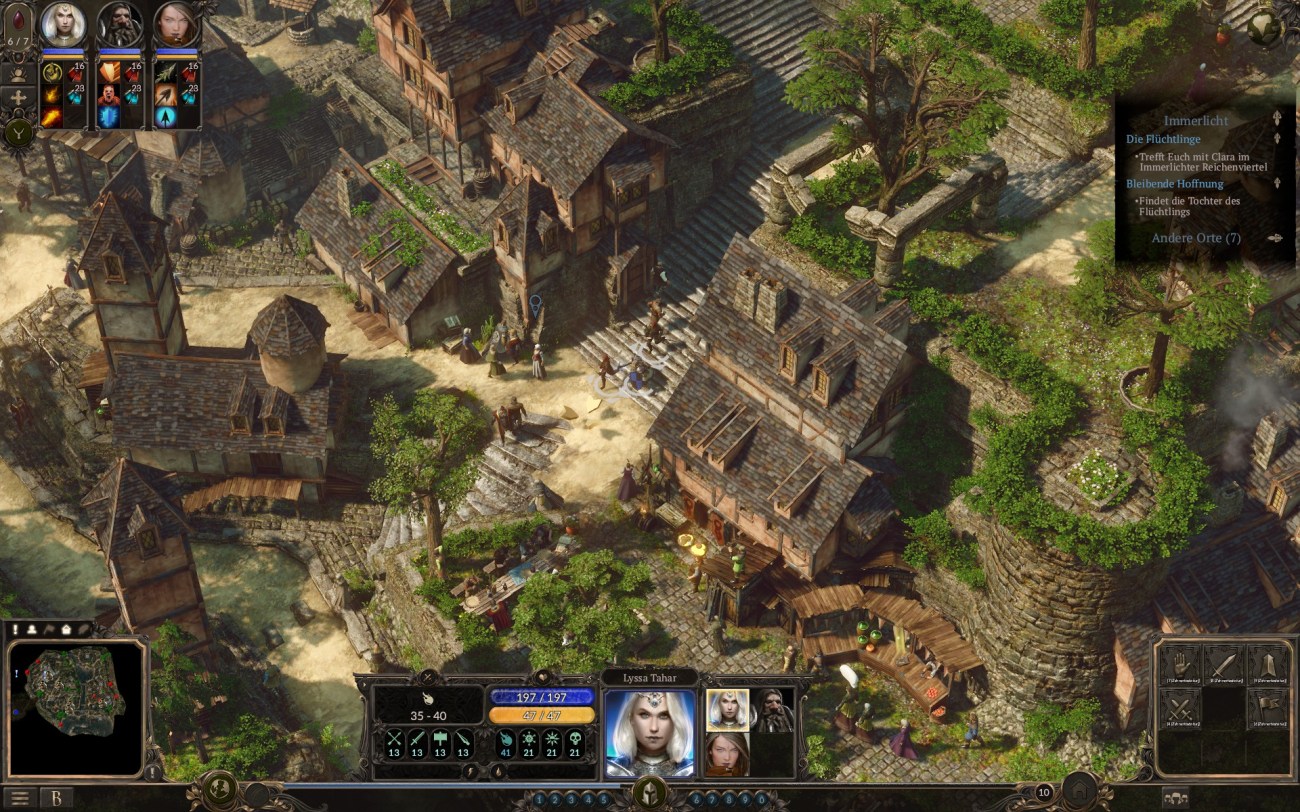Image resolution: width=1300 pixels, height=812 pixels.
Task: Open the helmet button at bottom center
Action: coord(650,793)
